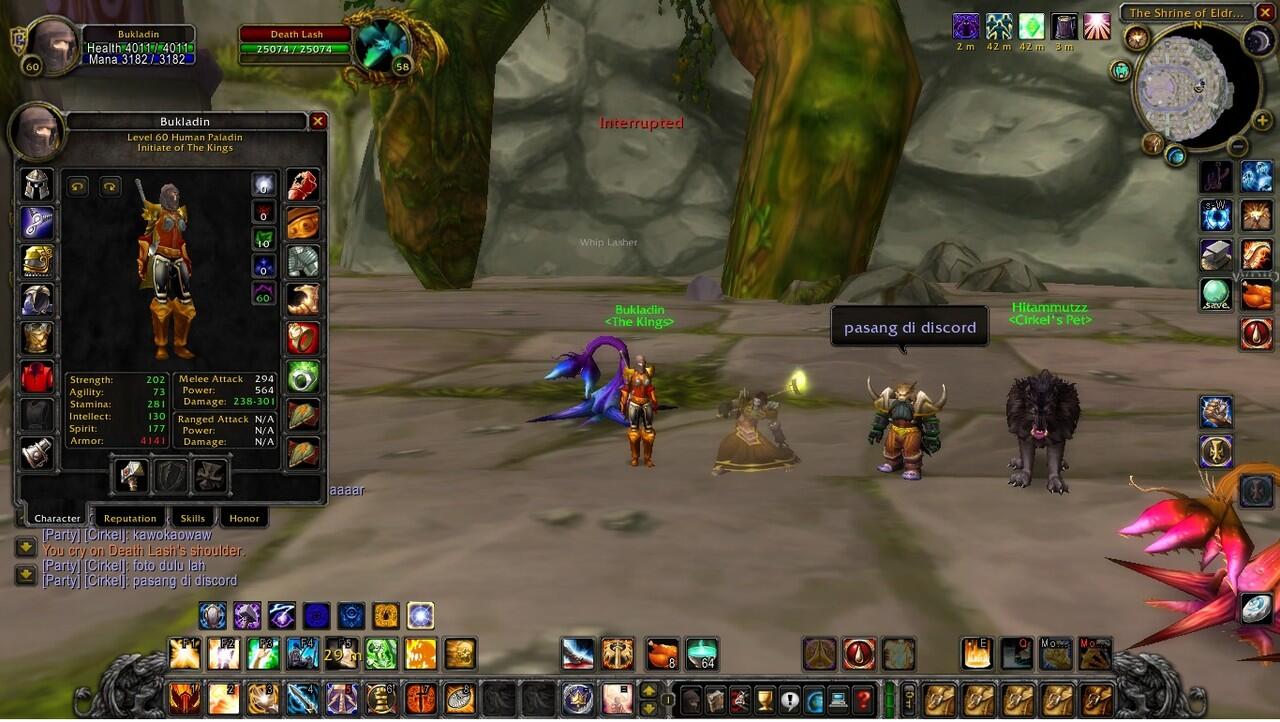The height and width of the screenshot is (722, 1280).
Task: Use the roasted chicken food item
Action: [x=661, y=654]
